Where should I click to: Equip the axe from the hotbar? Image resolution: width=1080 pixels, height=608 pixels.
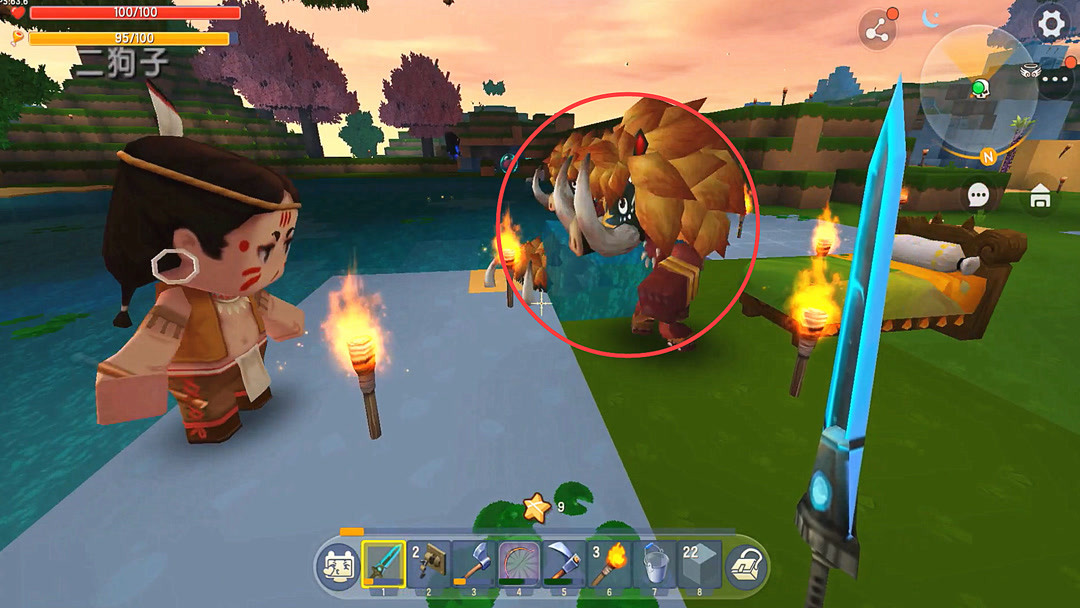[x=473, y=564]
